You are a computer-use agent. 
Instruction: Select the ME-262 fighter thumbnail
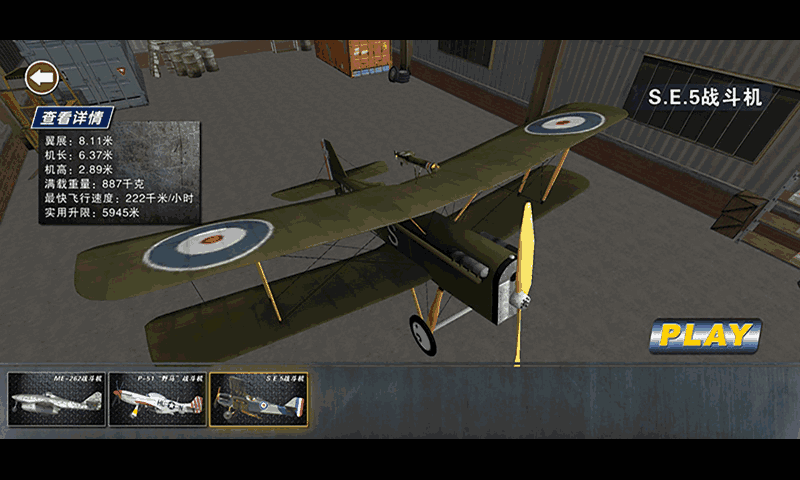click(56, 400)
